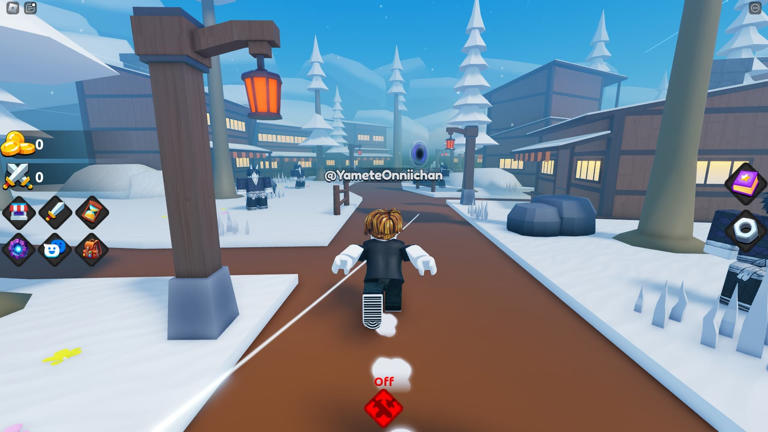The width and height of the screenshot is (768, 432).
Task: Open the purple spellbook icon
Action: tap(745, 184)
